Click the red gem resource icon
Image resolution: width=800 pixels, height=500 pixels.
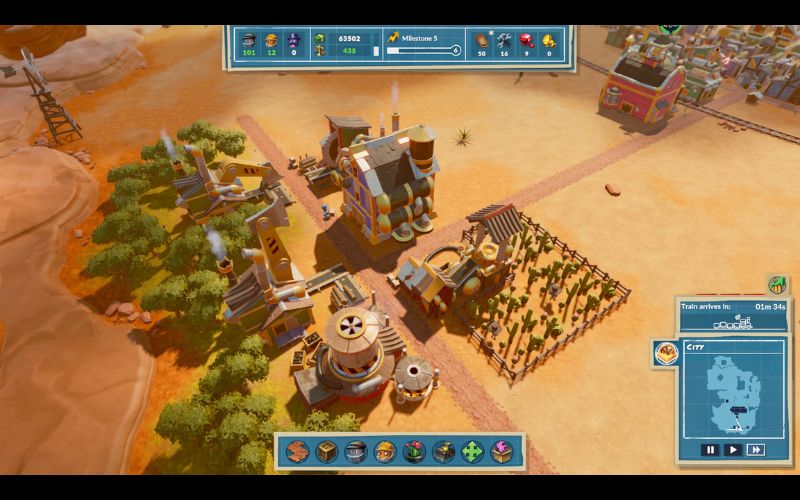(x=526, y=40)
